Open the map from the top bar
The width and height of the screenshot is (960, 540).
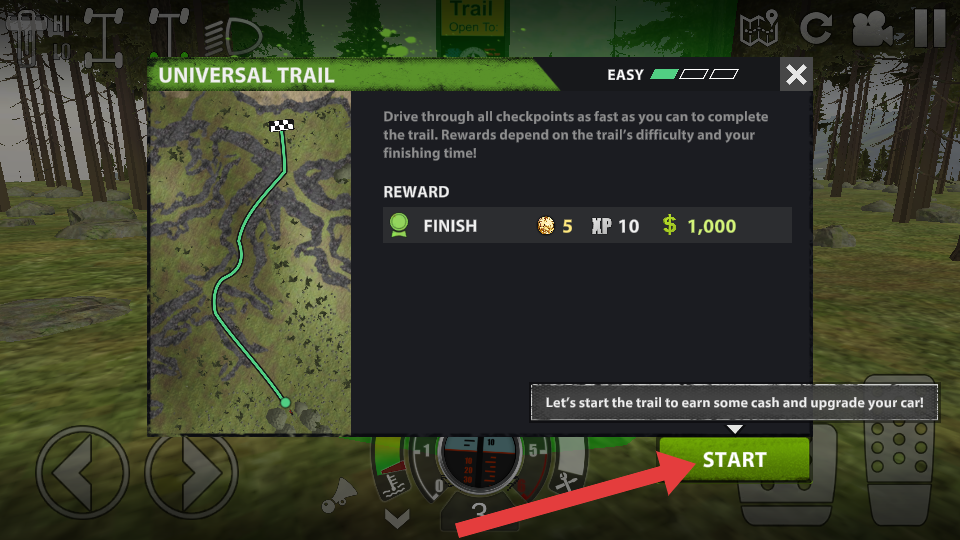click(759, 29)
